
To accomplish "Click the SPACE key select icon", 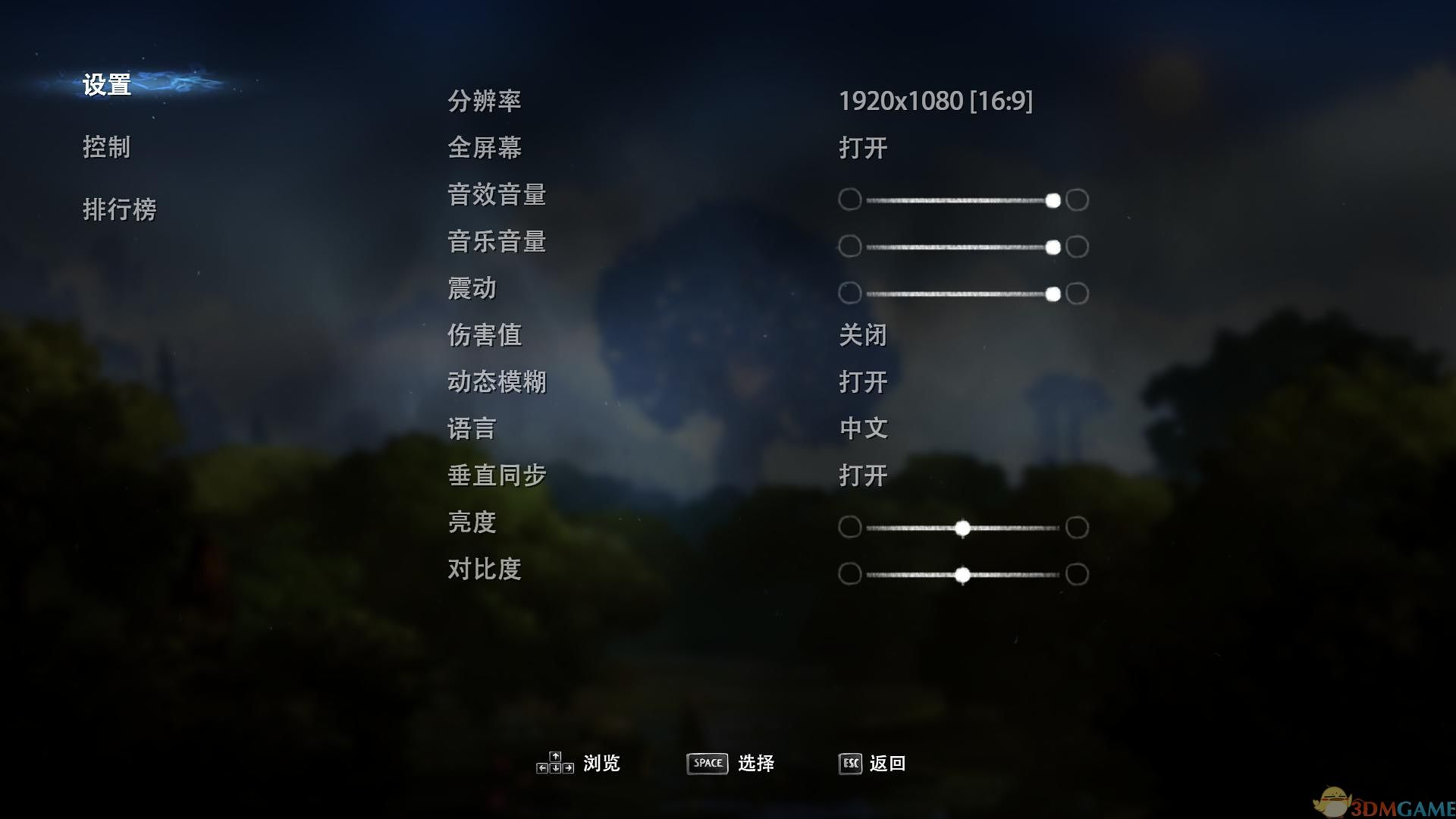I will tap(706, 764).
